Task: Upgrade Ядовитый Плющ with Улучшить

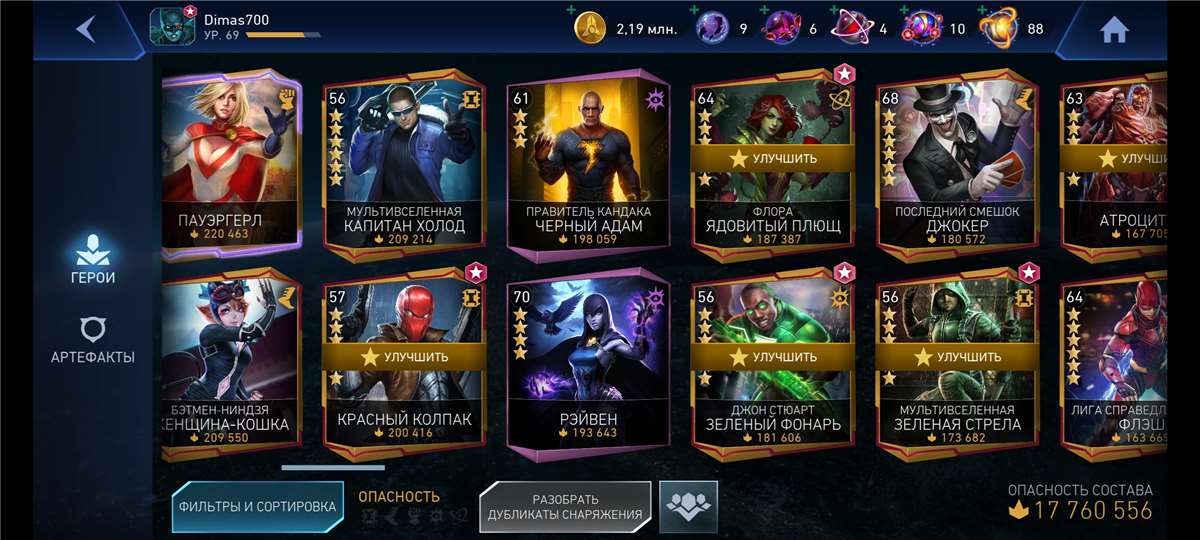Action: (772, 158)
